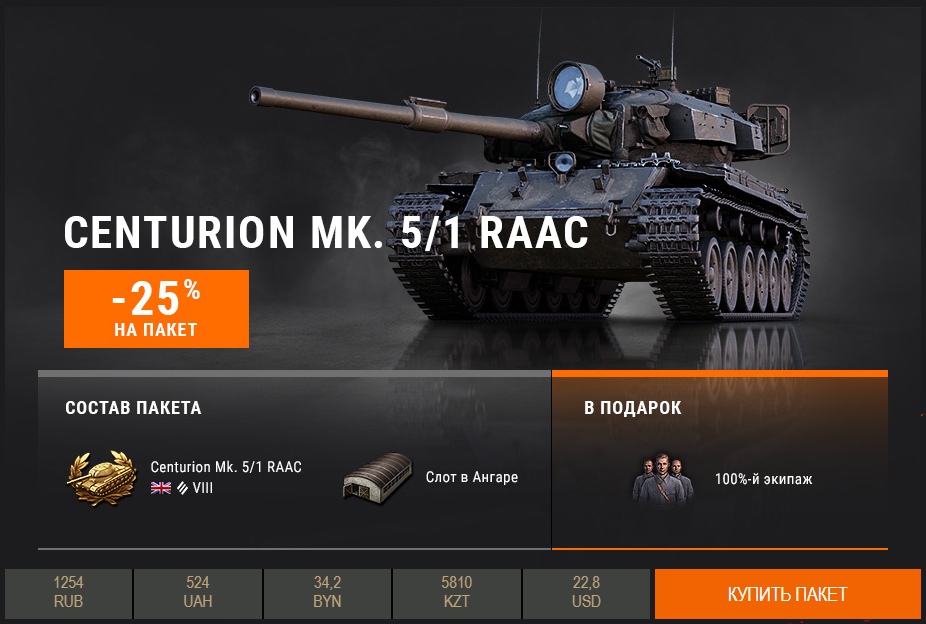This screenshot has width=926, height=624.
Task: Select the 1254 RUB price option
Action: click(x=69, y=593)
